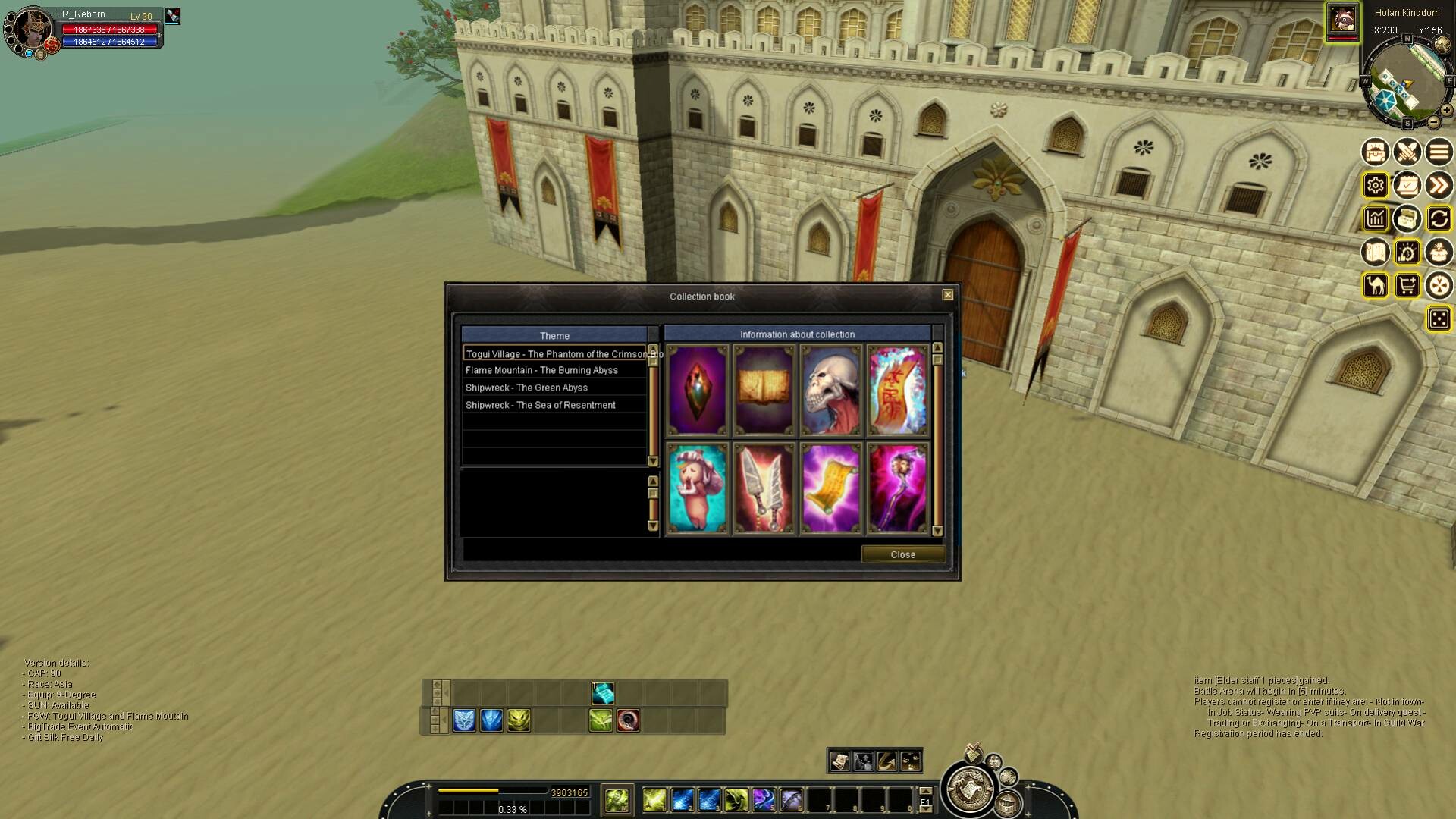Open the hamburger main menu icon
The image size is (1456, 819).
(1439, 152)
